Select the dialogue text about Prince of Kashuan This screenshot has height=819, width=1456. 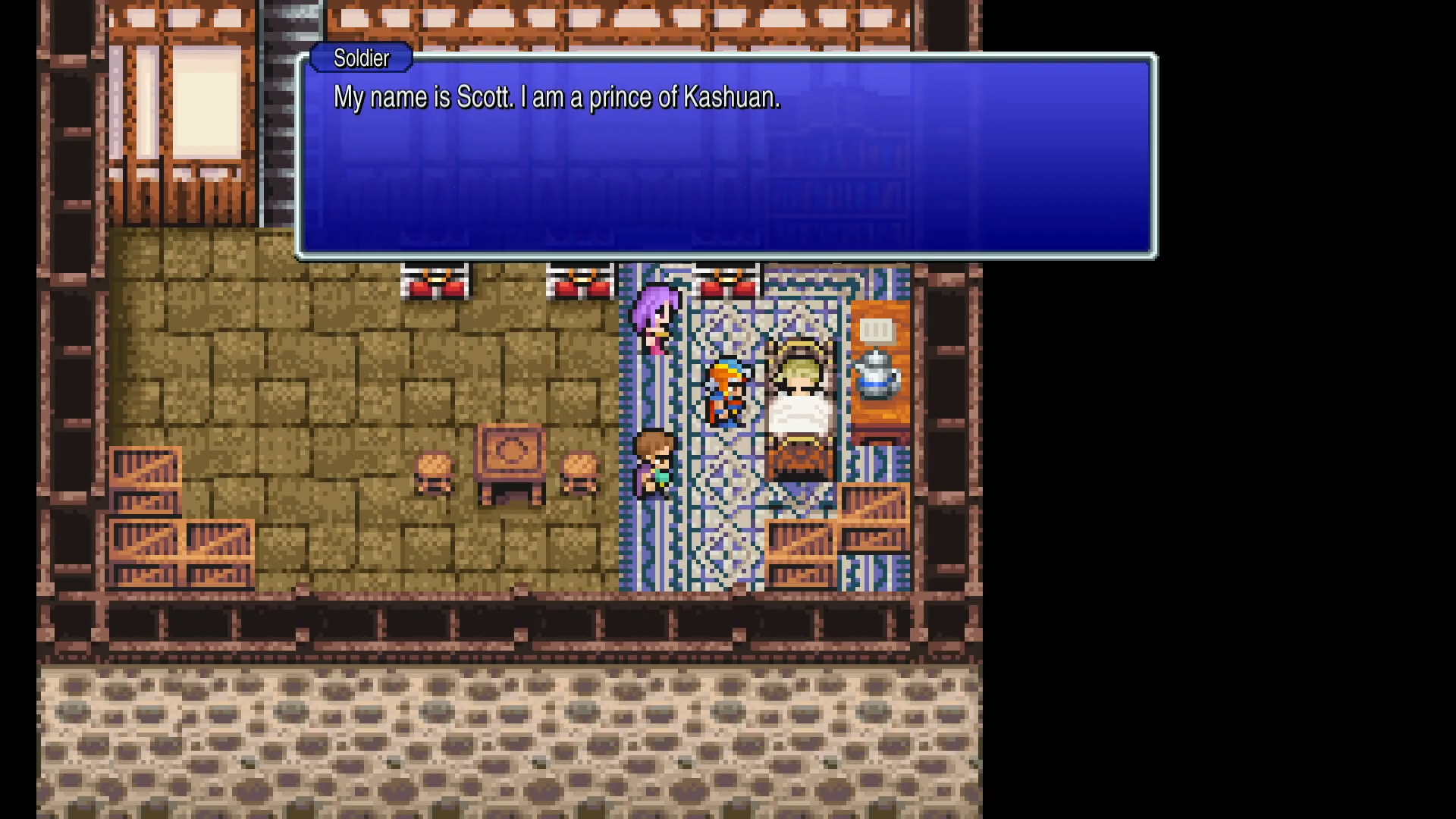[x=557, y=97]
